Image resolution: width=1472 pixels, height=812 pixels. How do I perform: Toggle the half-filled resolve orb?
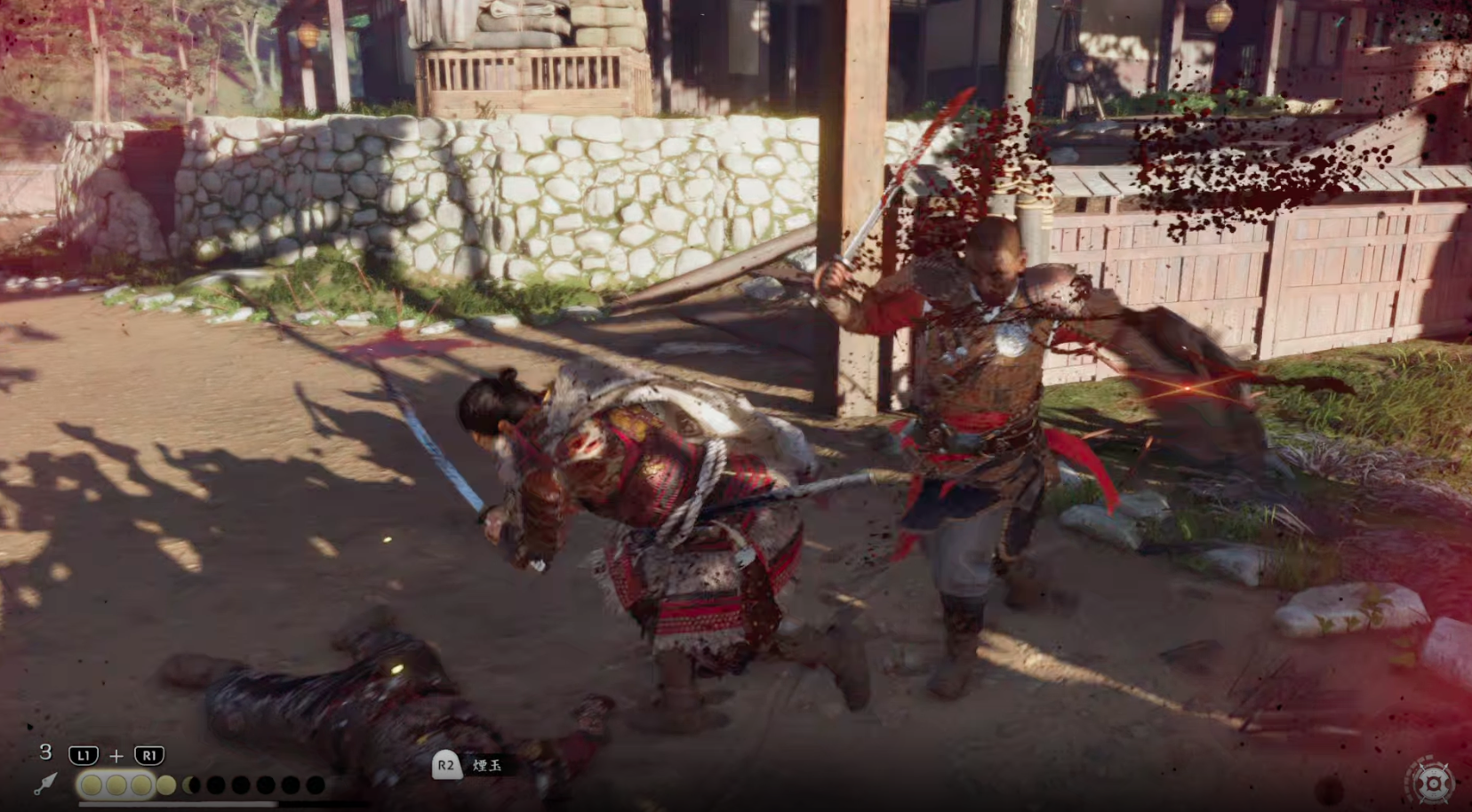coord(192,784)
